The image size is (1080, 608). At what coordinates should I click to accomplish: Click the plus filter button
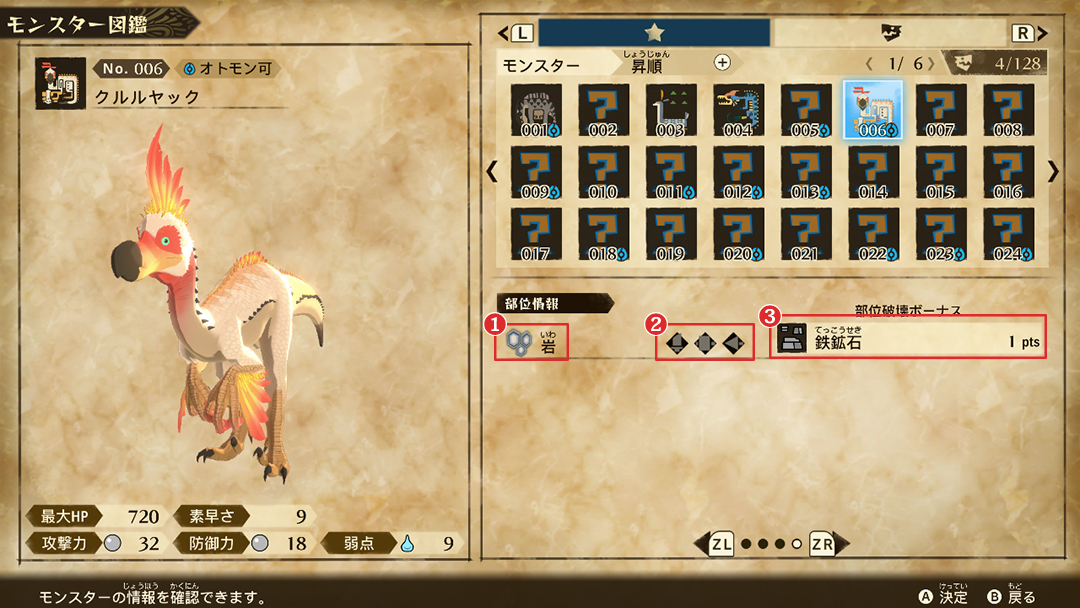click(x=722, y=62)
